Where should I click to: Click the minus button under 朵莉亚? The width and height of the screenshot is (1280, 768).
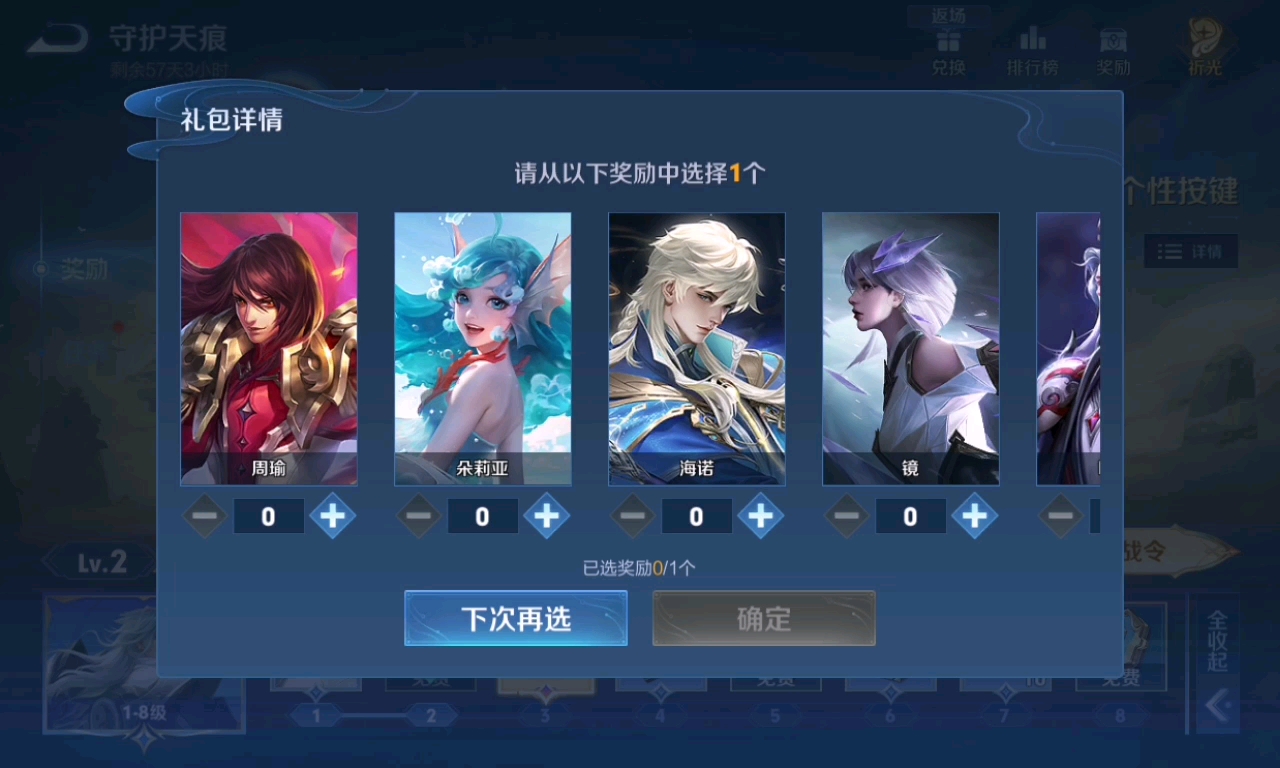[x=418, y=516]
